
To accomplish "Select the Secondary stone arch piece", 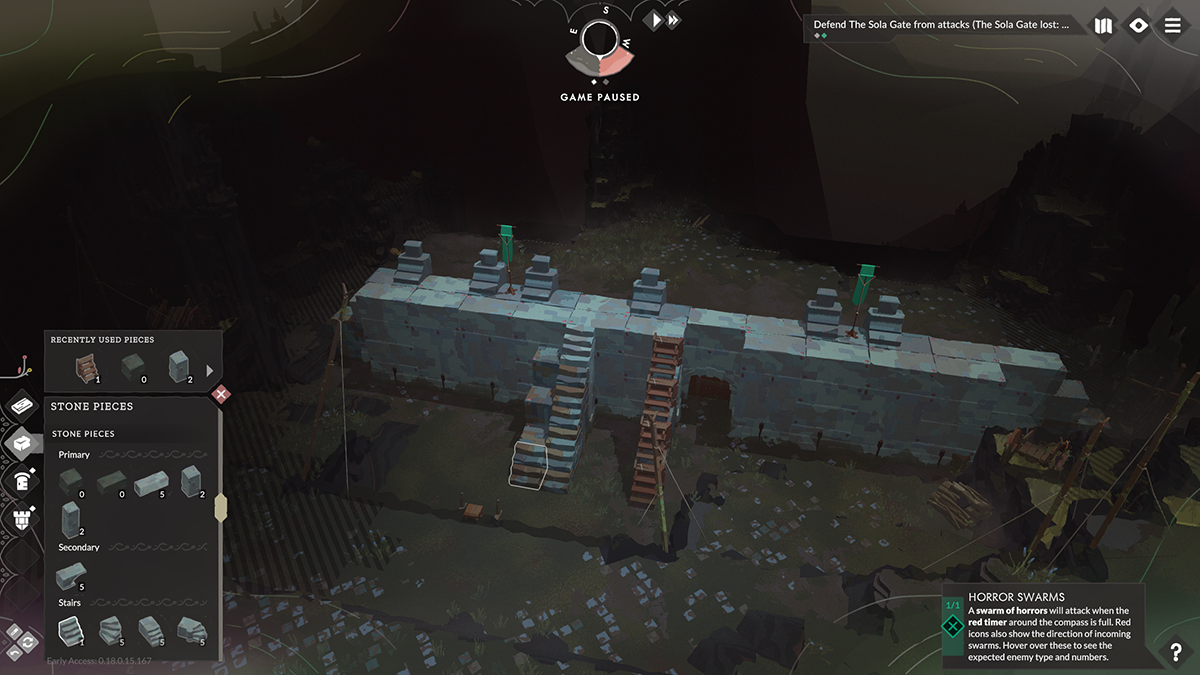I will pyautogui.click(x=71, y=576).
